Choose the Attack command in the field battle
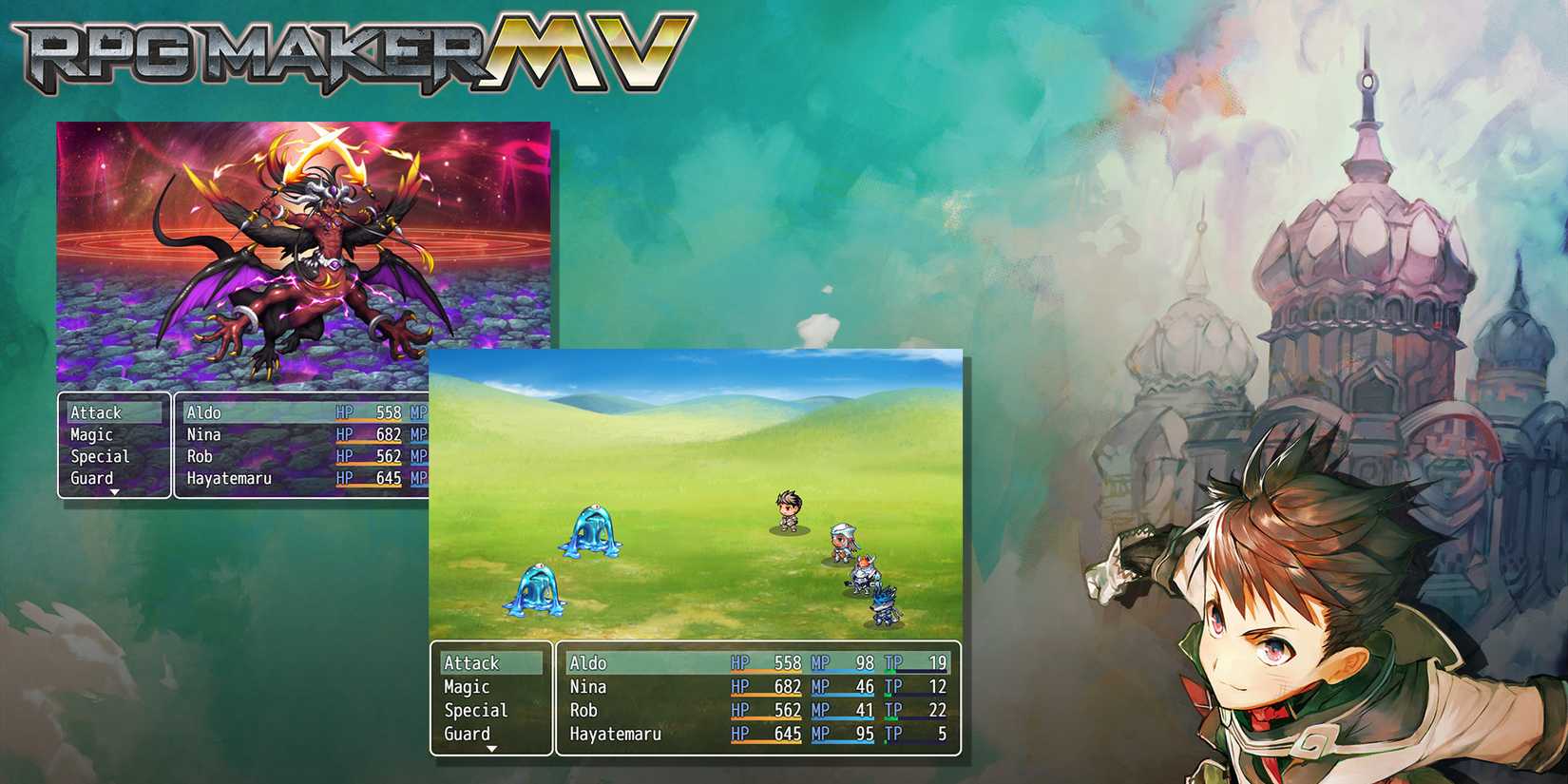The image size is (1568, 784). (472, 662)
